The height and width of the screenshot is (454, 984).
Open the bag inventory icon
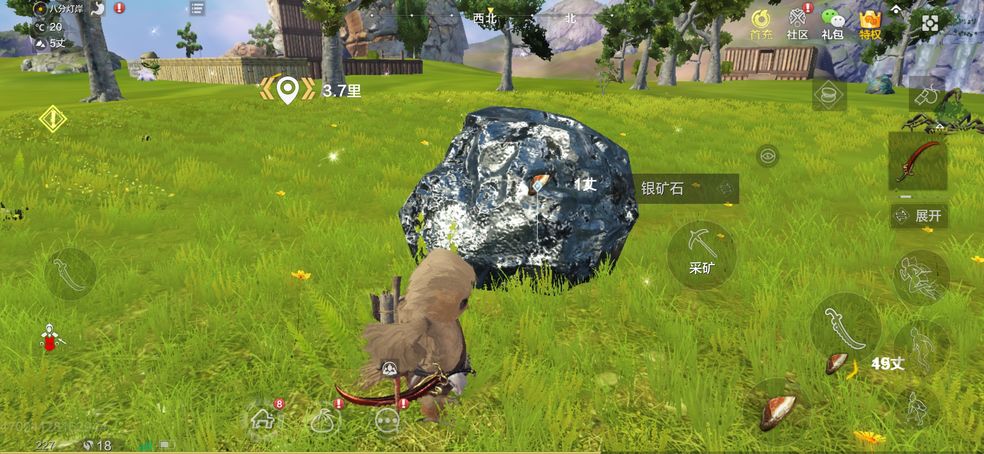324,421
